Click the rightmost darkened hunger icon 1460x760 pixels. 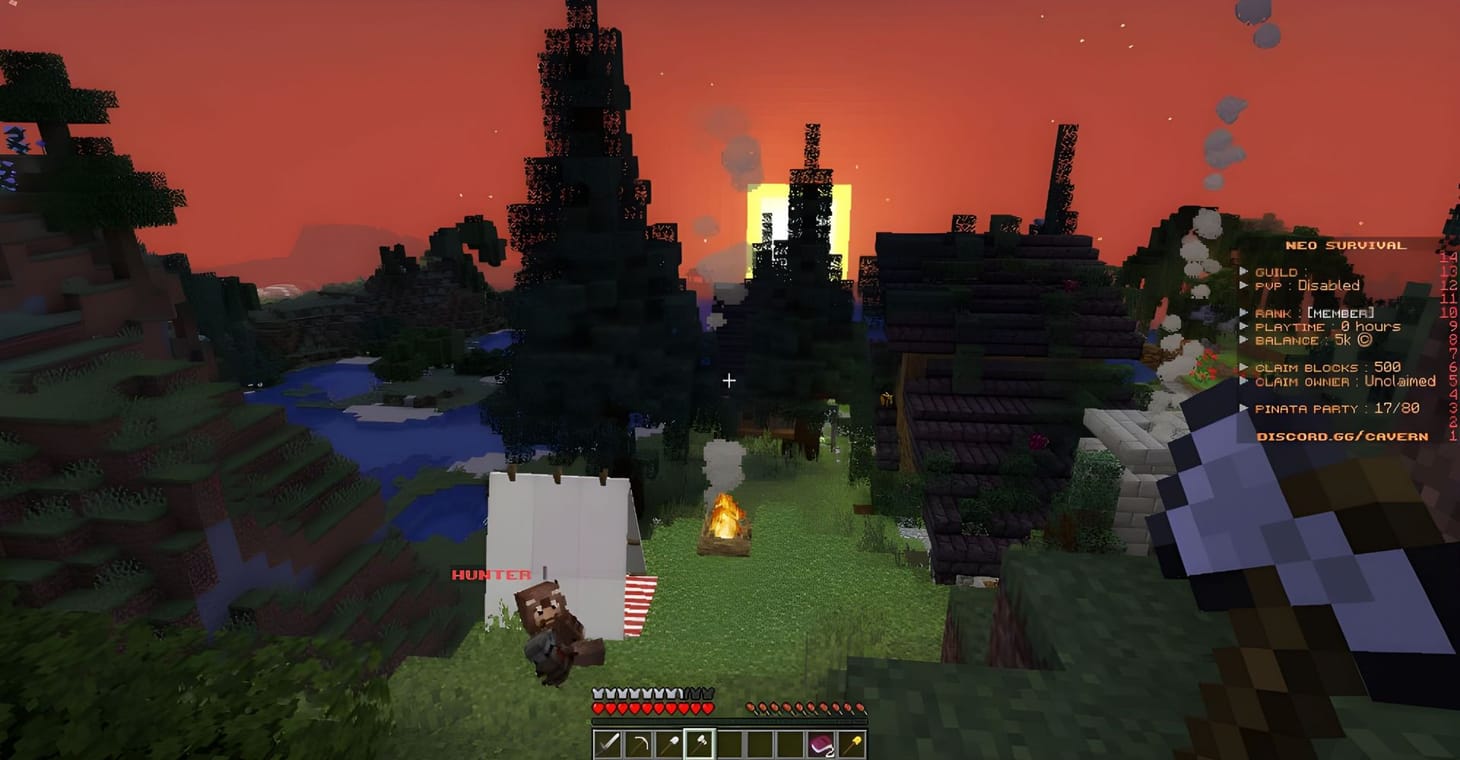tap(862, 709)
